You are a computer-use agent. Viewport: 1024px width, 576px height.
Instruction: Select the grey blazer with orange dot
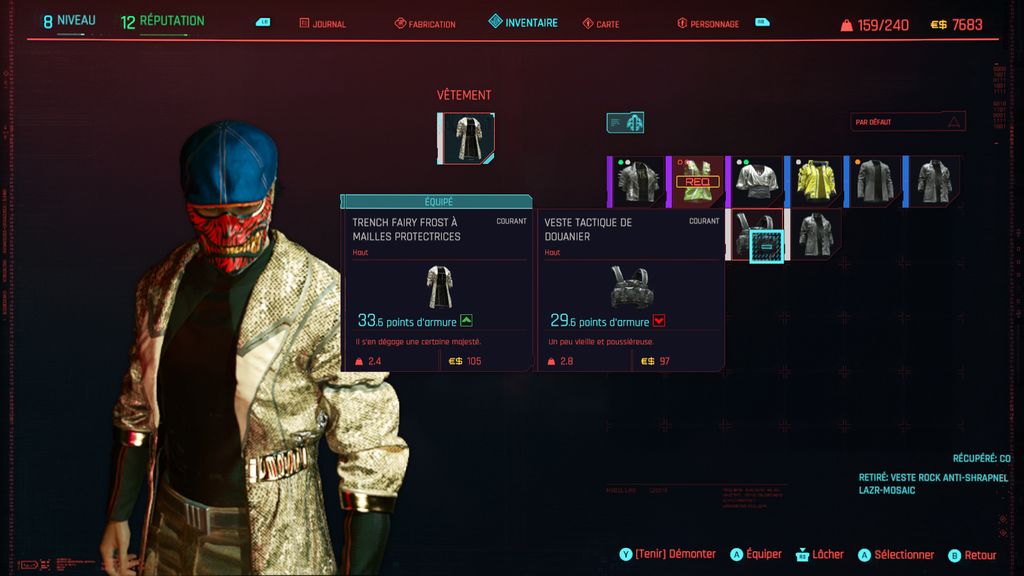coord(875,181)
